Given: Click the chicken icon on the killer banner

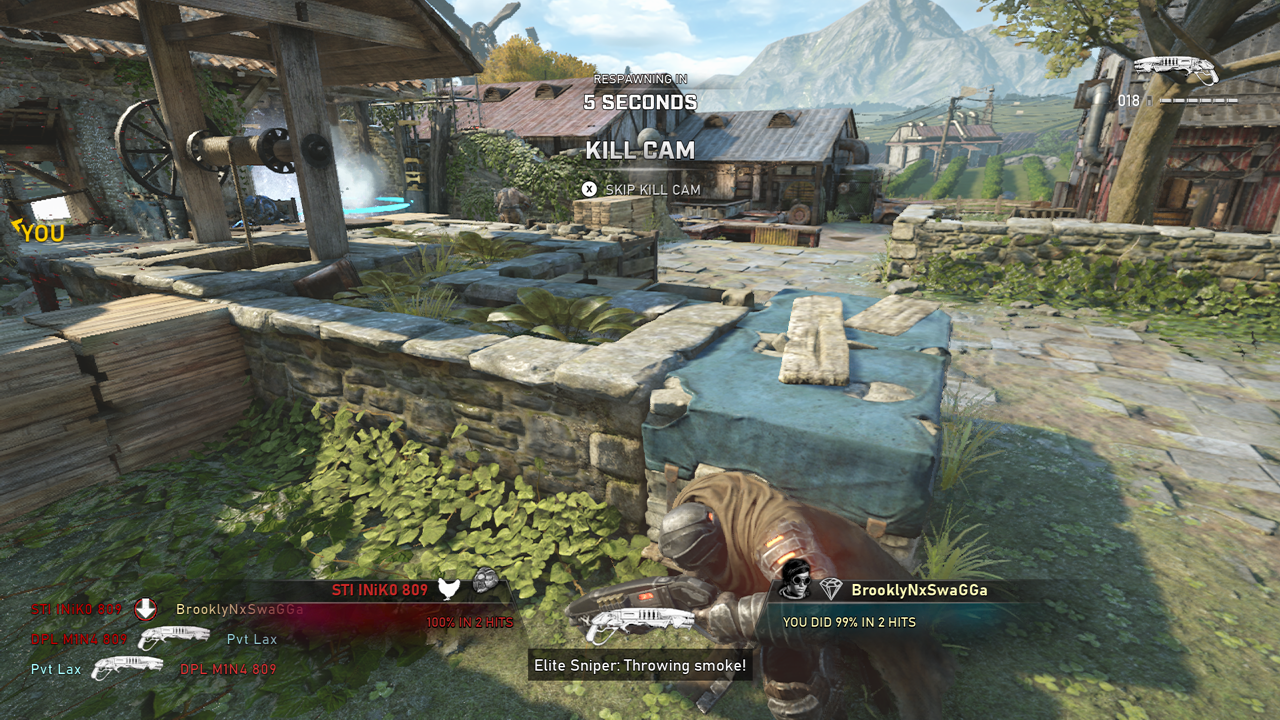Looking at the screenshot, I should 449,589.
